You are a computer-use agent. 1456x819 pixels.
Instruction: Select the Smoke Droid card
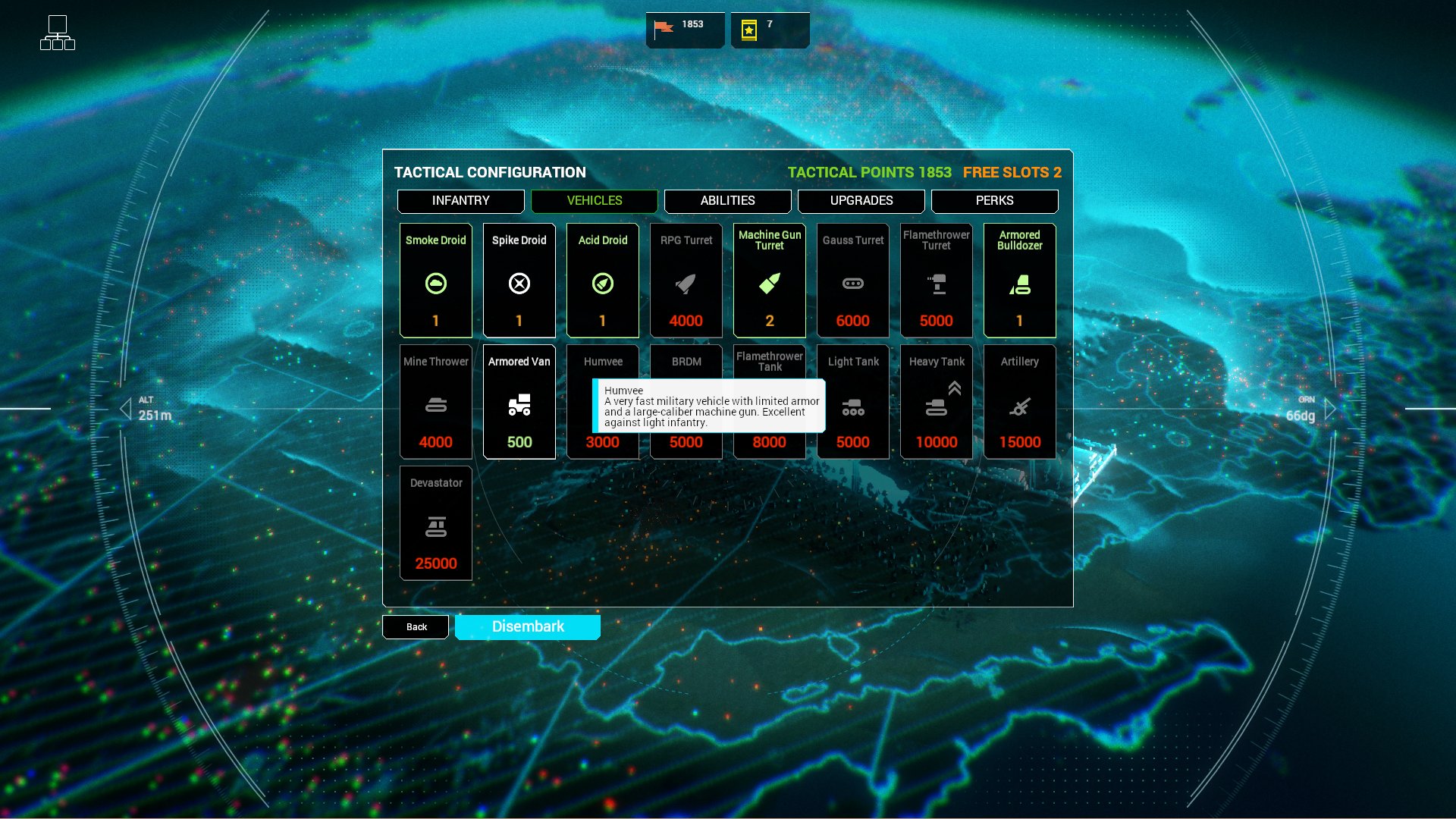(x=436, y=281)
